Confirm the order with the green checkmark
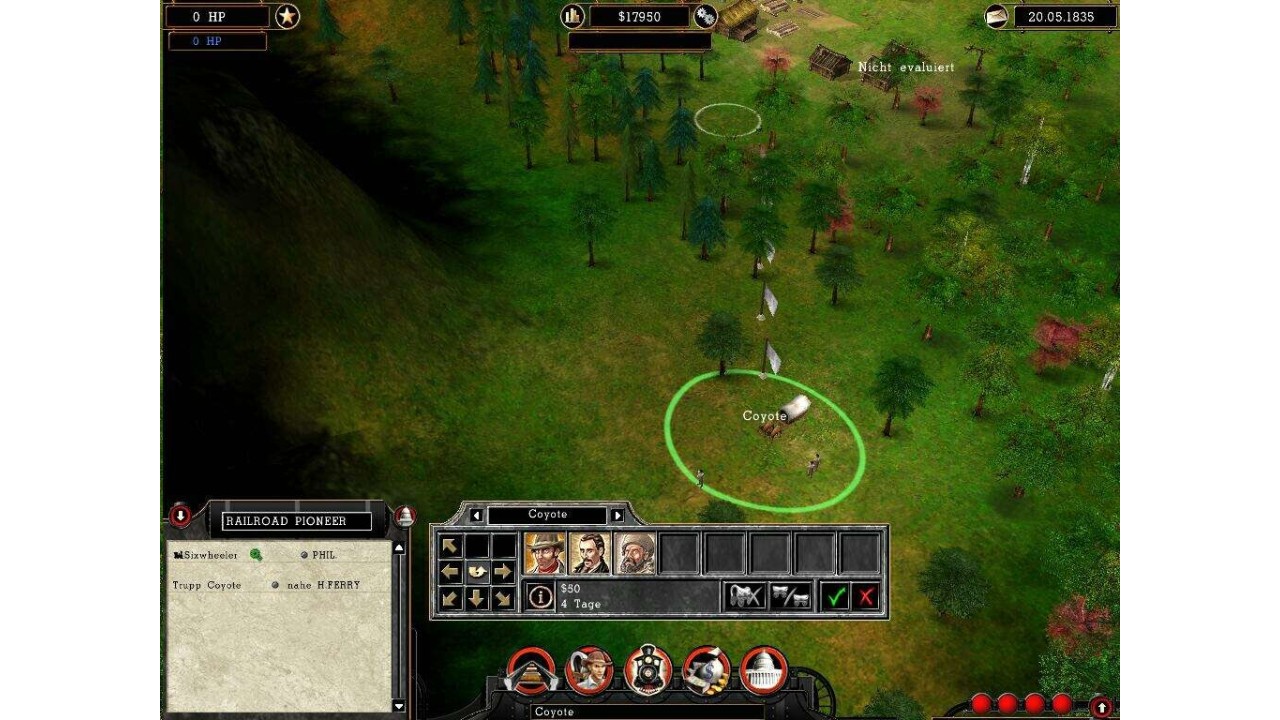1280x720 pixels. (x=836, y=597)
